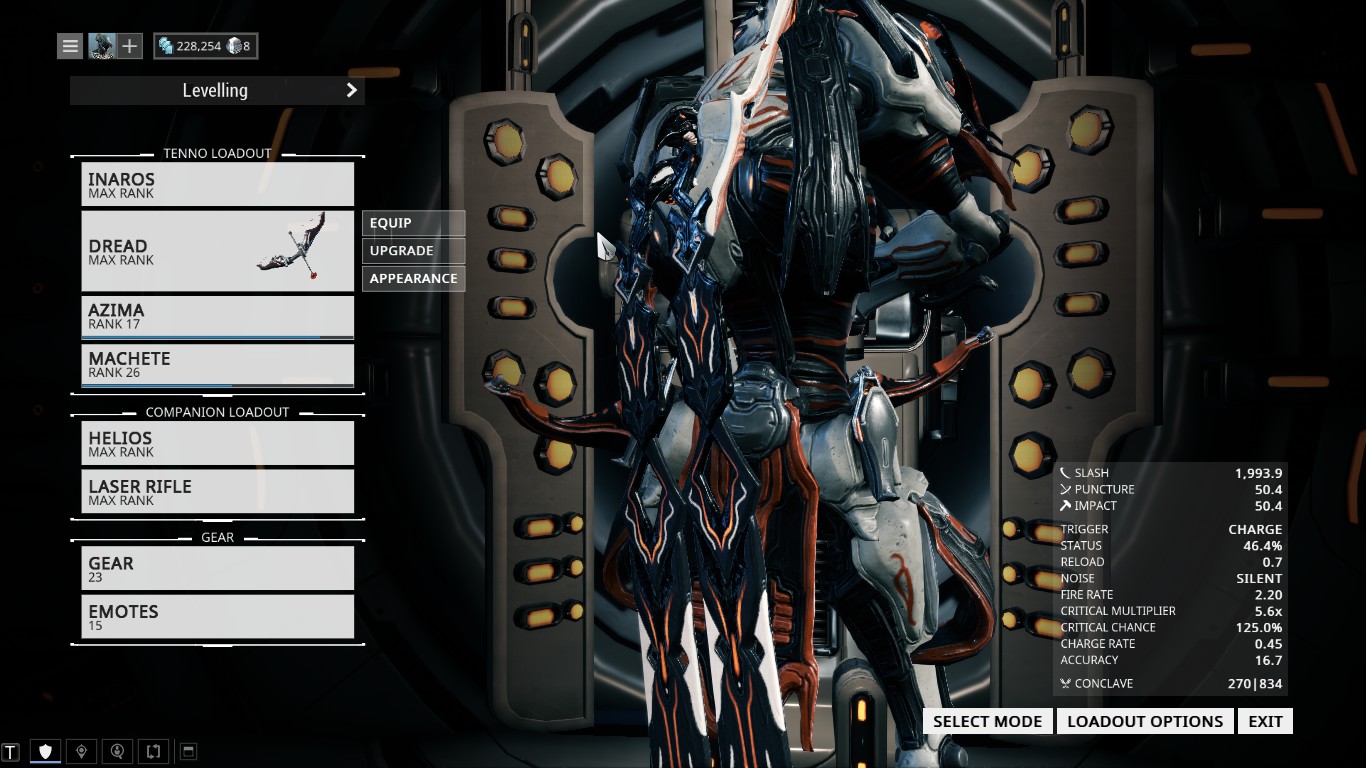Open Upgrade for the Dread
Image resolution: width=1366 pixels, height=768 pixels.
pyautogui.click(x=413, y=251)
